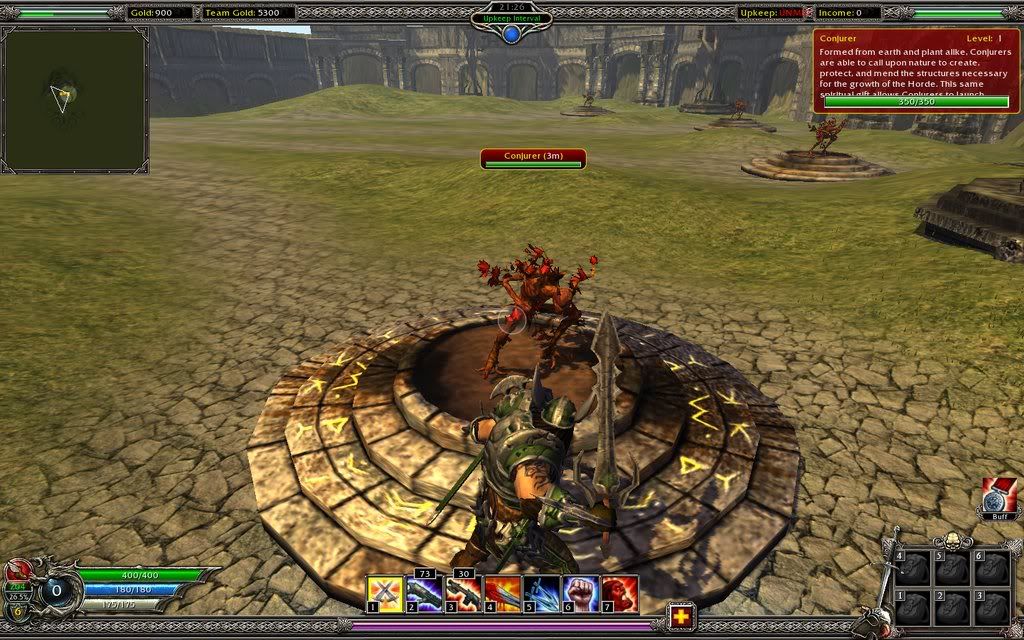Use the icy crossed blades skill in slot 5

[541, 594]
